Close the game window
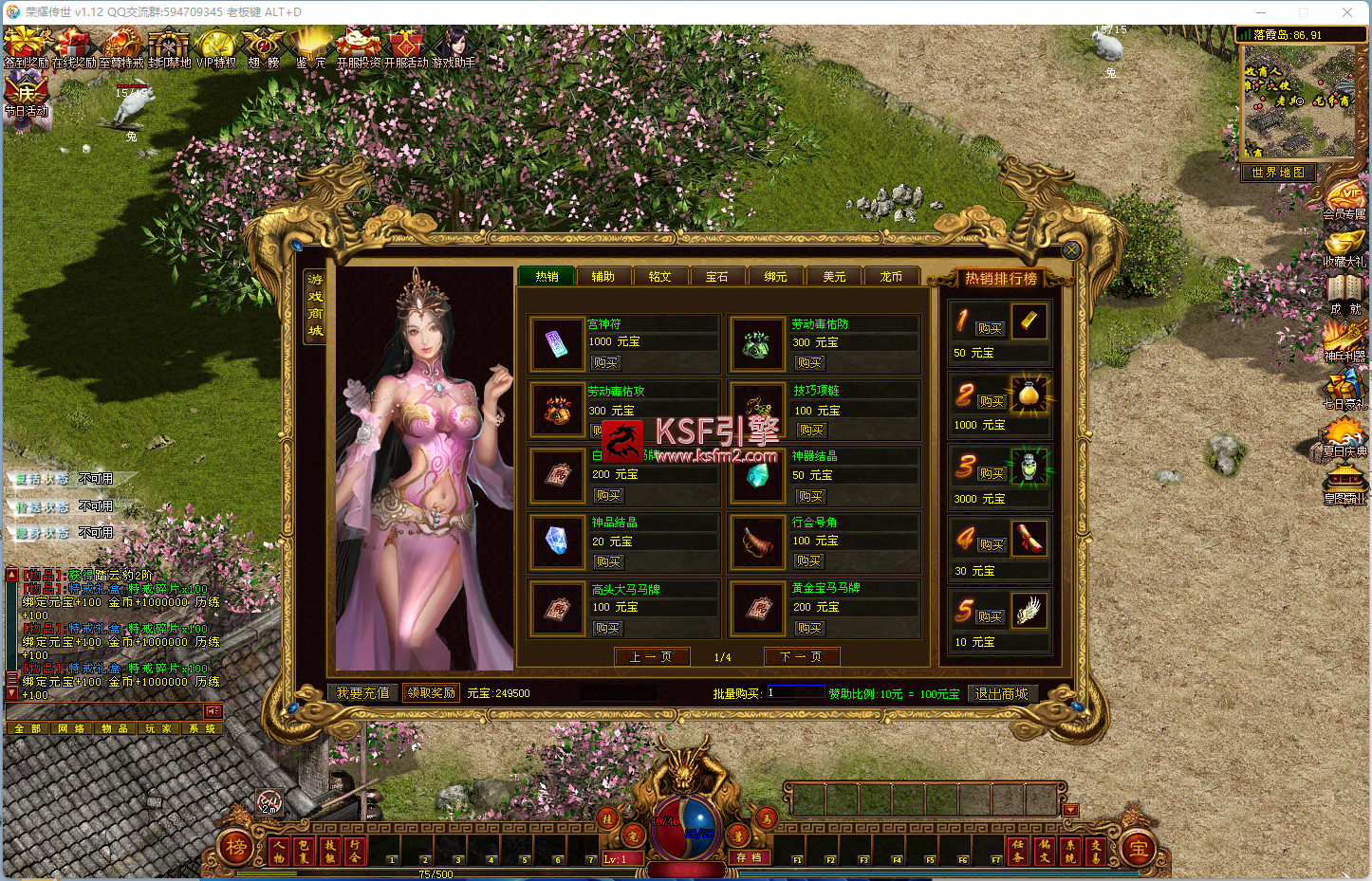Screen dimensions: 1372x881 click(1346, 12)
